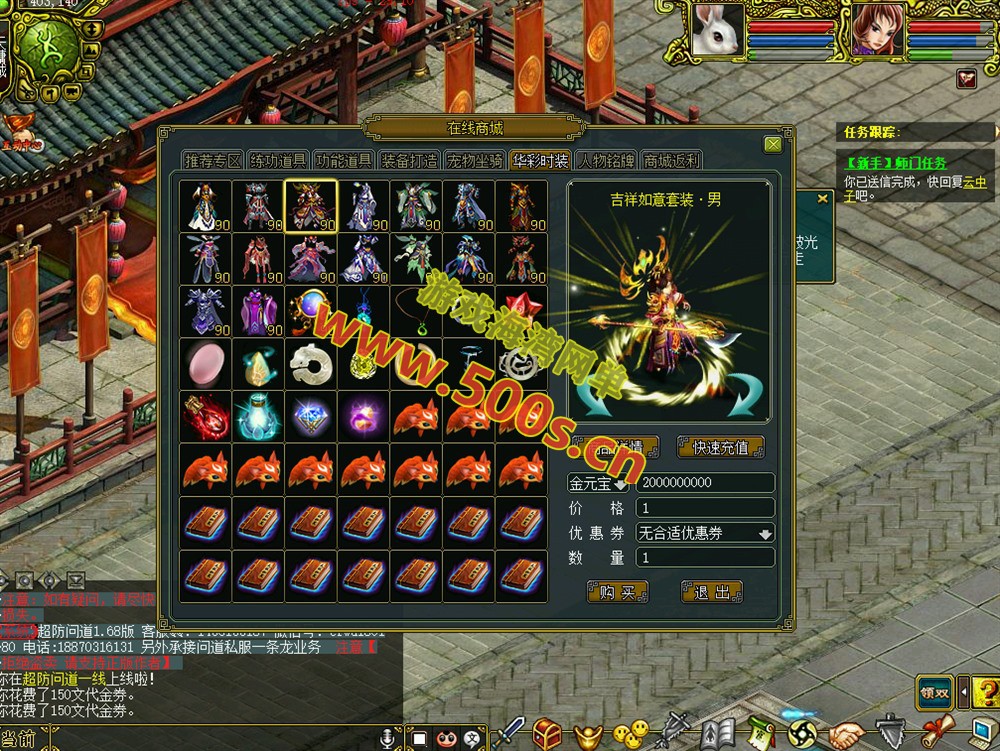Viewport: 1000px width, 751px height.
Task: Switch to the 推荐专区 shop tab
Action: [213, 161]
